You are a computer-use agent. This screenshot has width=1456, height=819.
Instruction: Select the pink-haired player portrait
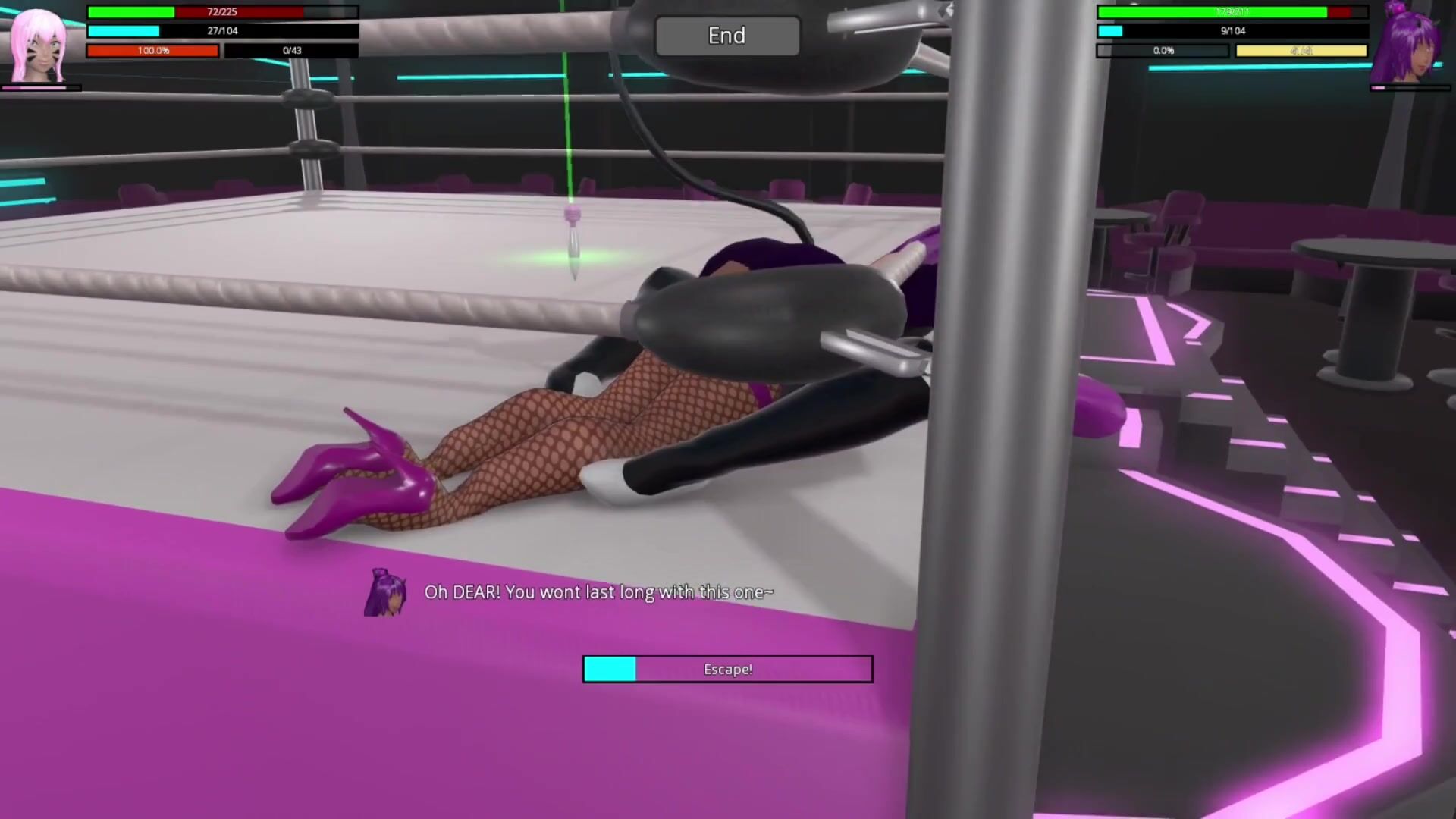click(38, 45)
